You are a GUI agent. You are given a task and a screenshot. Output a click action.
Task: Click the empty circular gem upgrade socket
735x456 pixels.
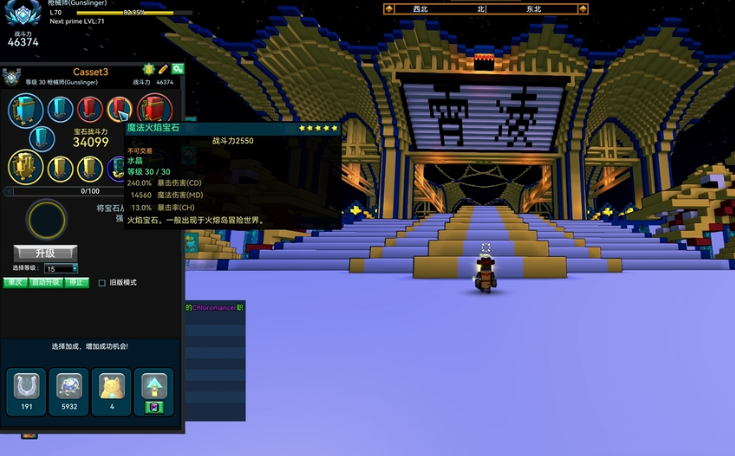tap(46, 220)
